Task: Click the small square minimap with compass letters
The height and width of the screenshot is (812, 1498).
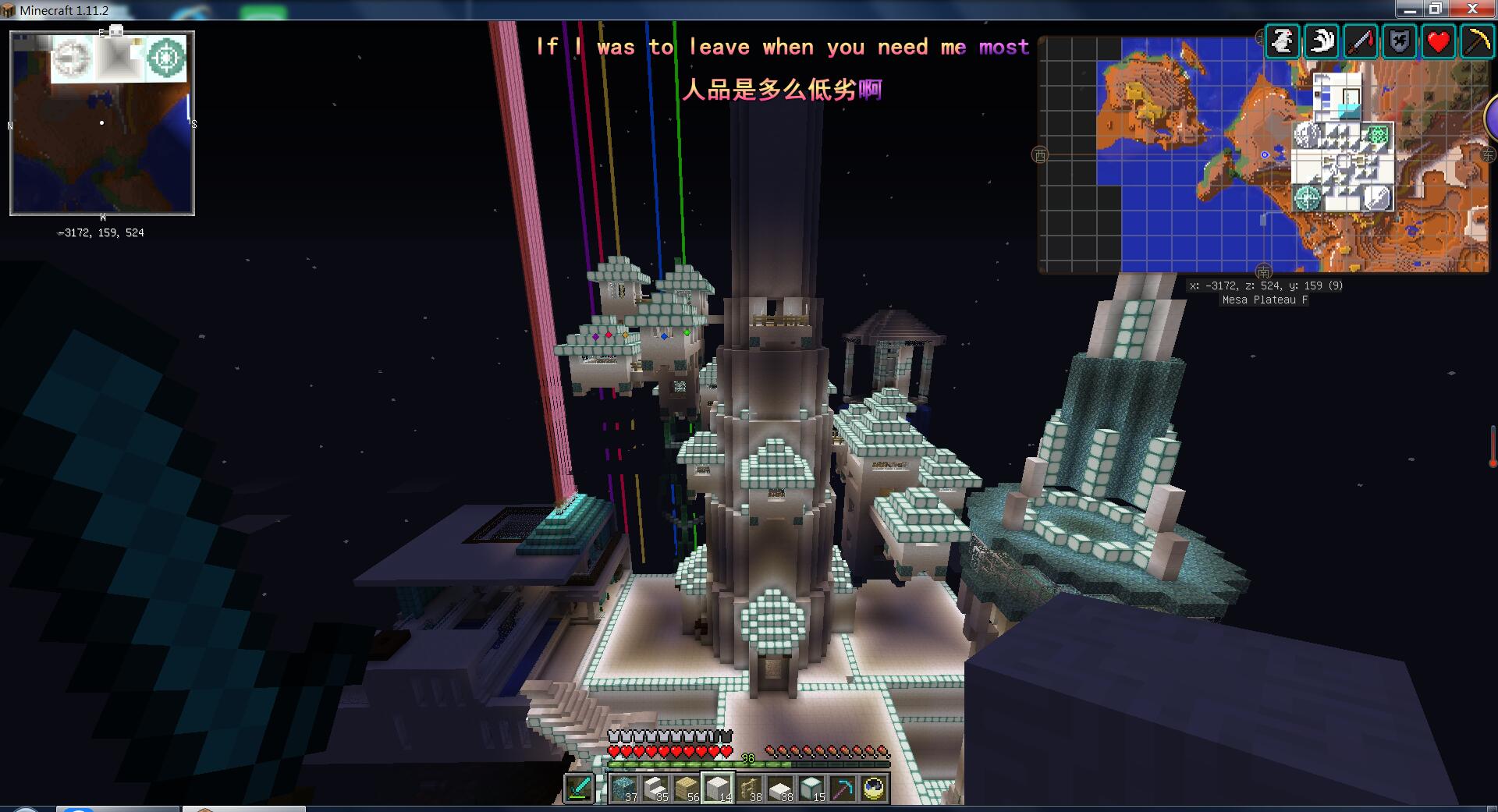Action: tap(102, 123)
